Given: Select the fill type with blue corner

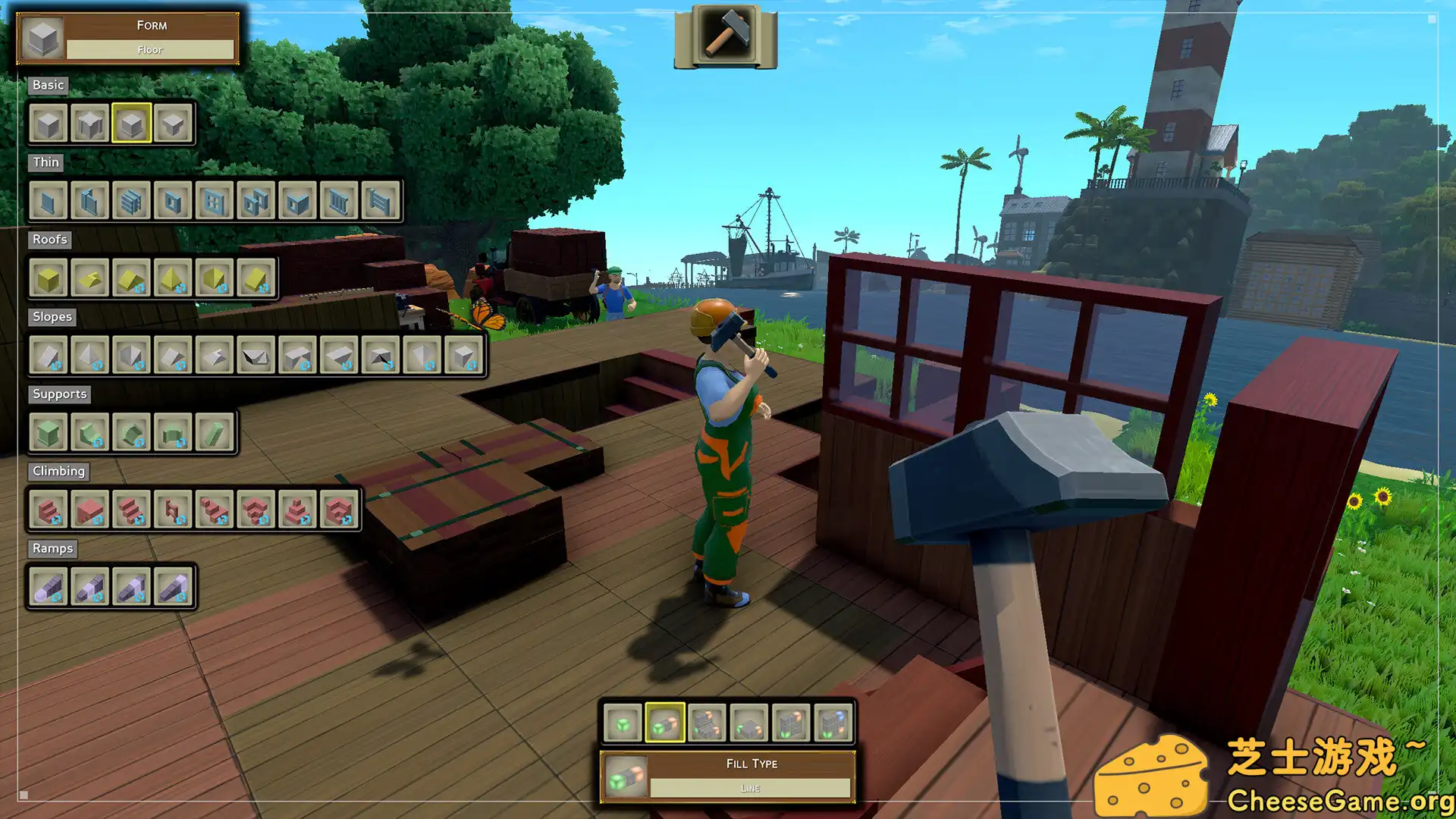Looking at the screenshot, I should [833, 723].
